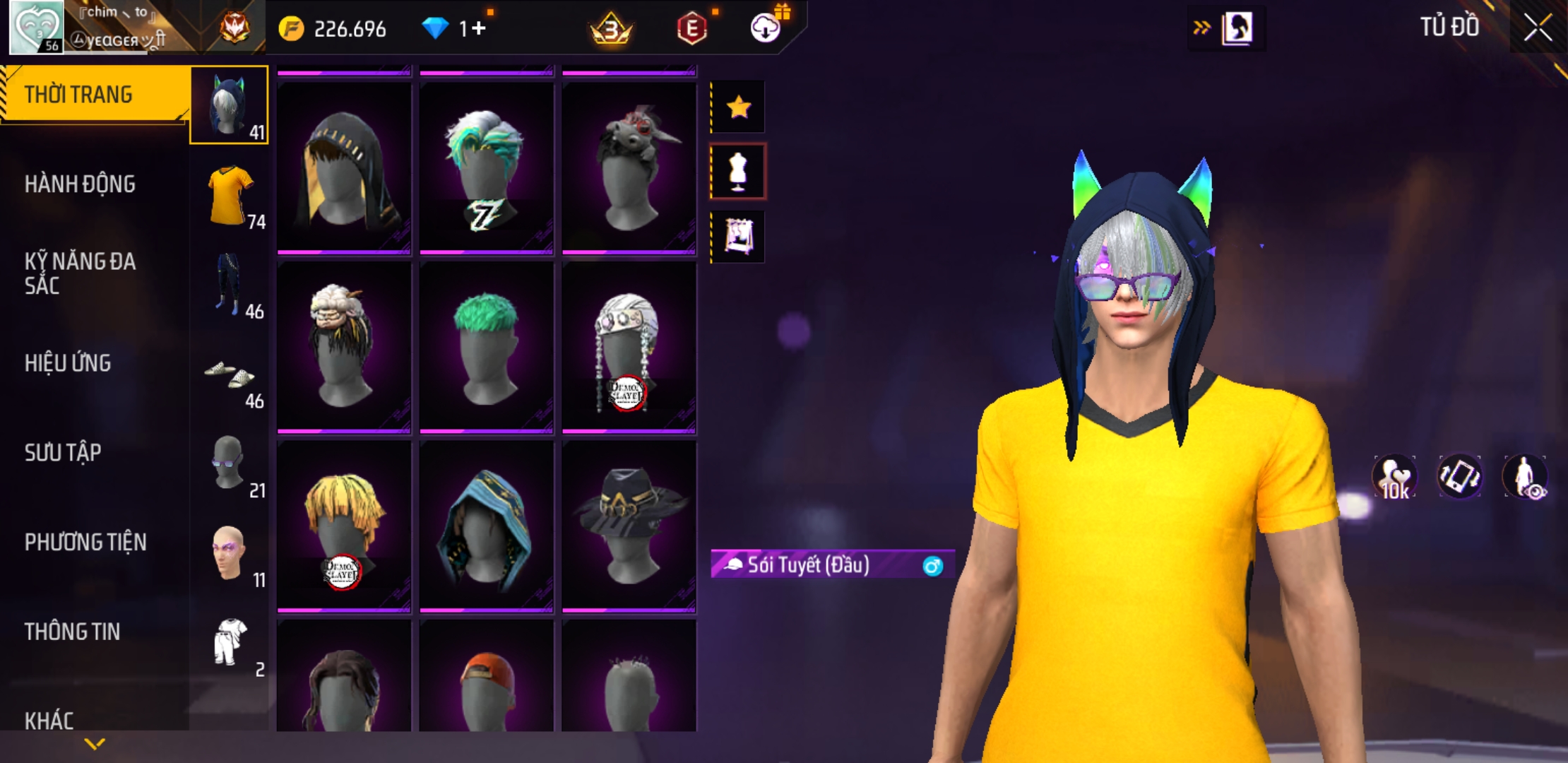
Task: Switch to the pants category
Action: [230, 285]
